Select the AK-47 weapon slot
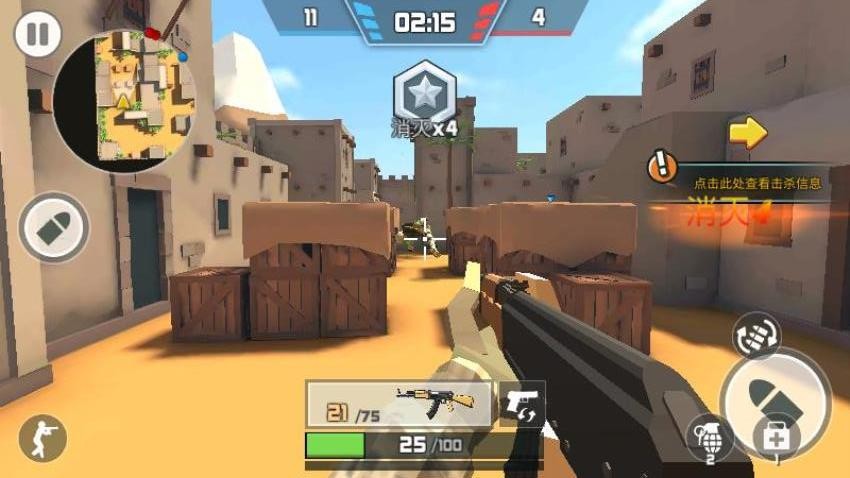This screenshot has width=850, height=478. point(399,404)
